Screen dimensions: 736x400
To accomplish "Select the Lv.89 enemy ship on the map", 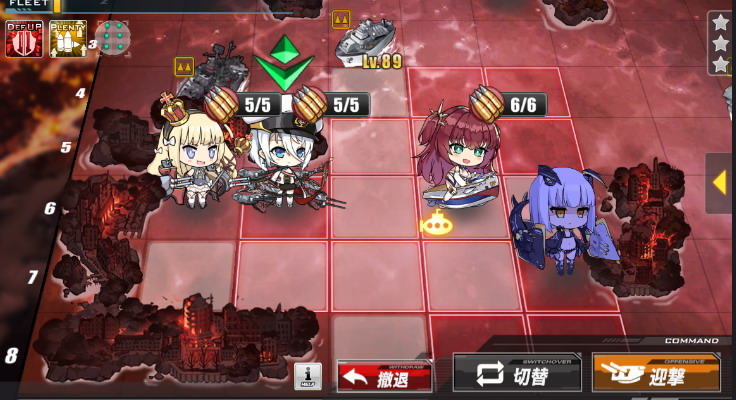I will (x=366, y=42).
